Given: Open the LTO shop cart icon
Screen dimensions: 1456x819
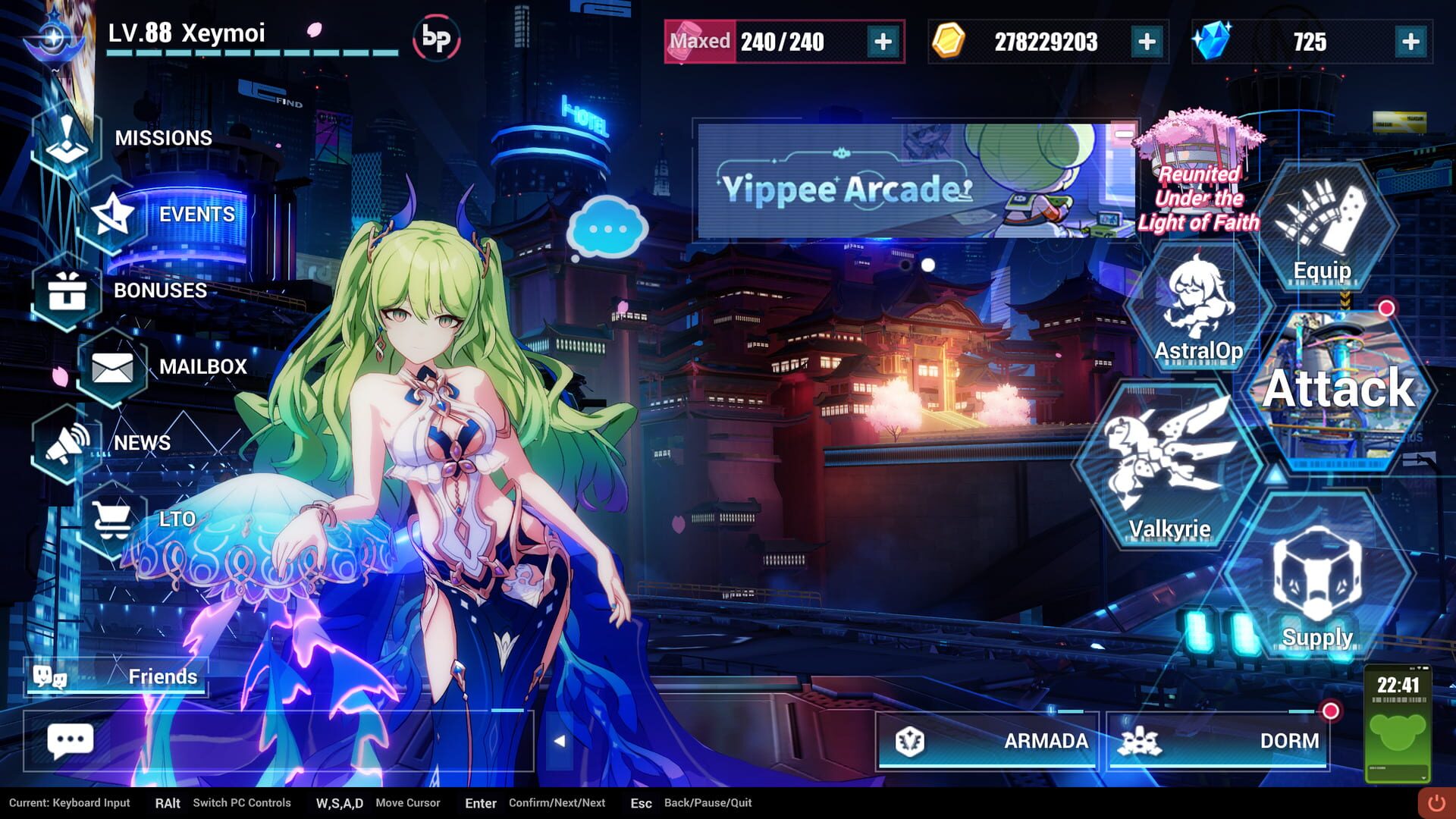Looking at the screenshot, I should pos(112,519).
